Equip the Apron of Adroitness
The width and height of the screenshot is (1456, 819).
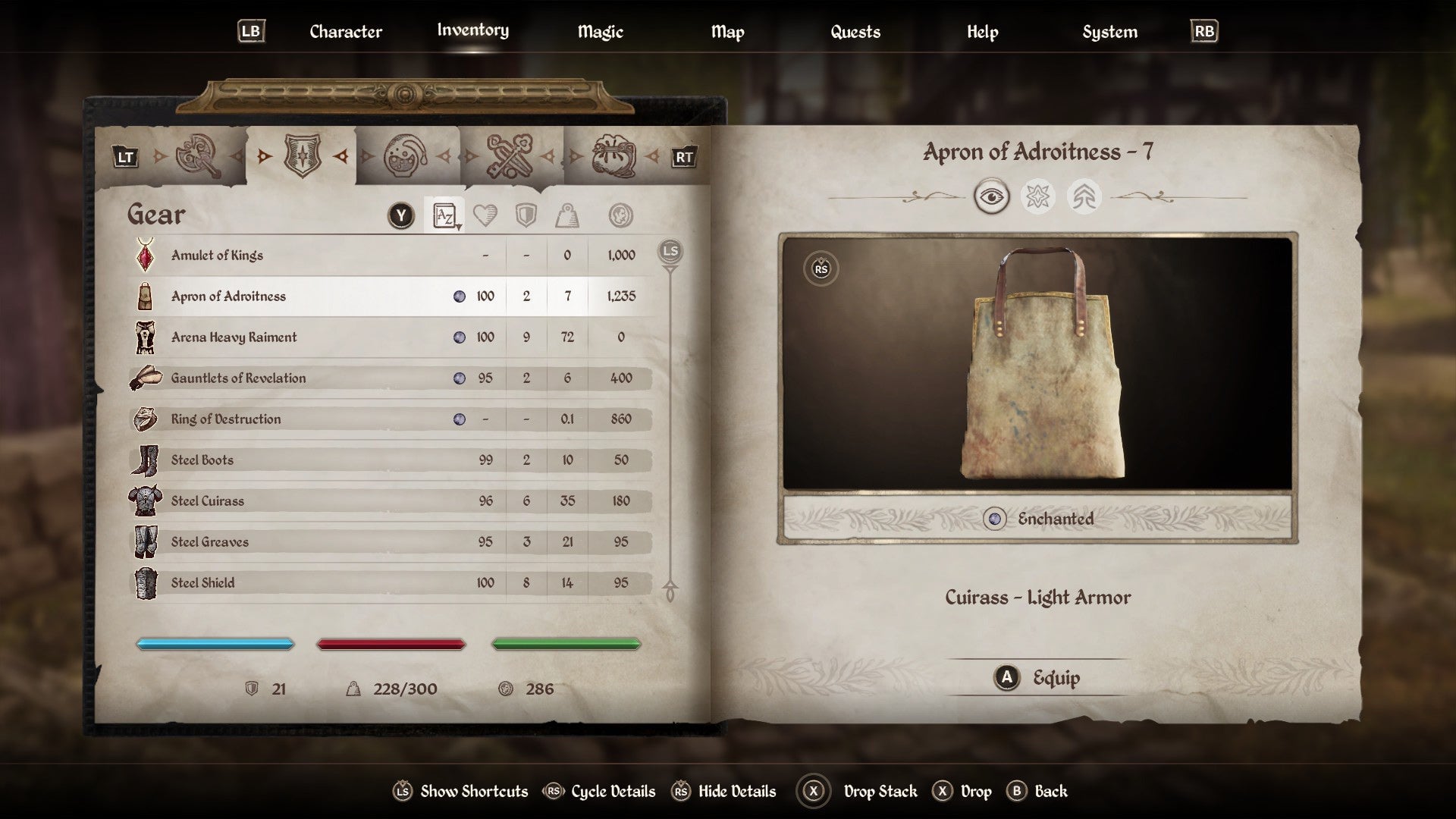pos(1036,678)
